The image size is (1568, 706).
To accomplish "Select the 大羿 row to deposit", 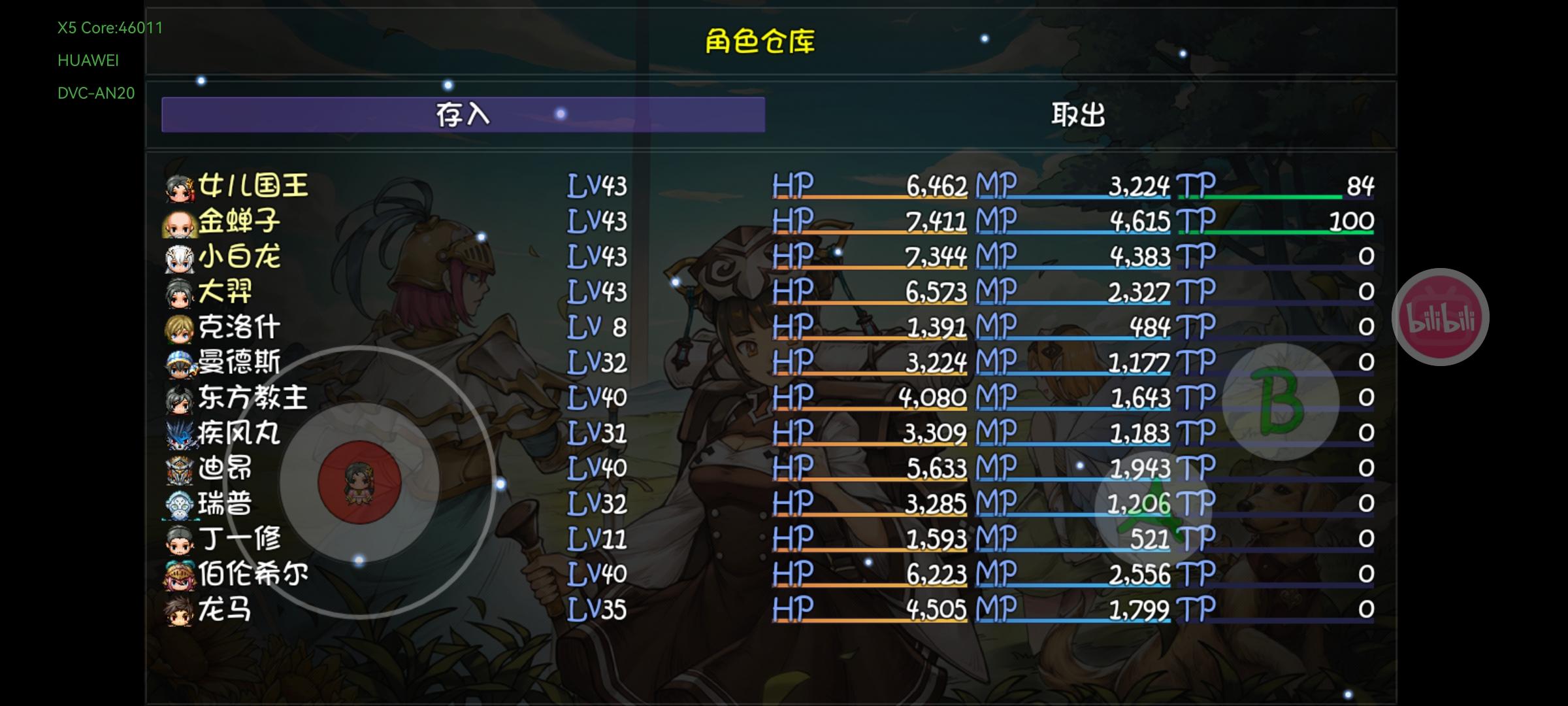I will [x=392, y=292].
